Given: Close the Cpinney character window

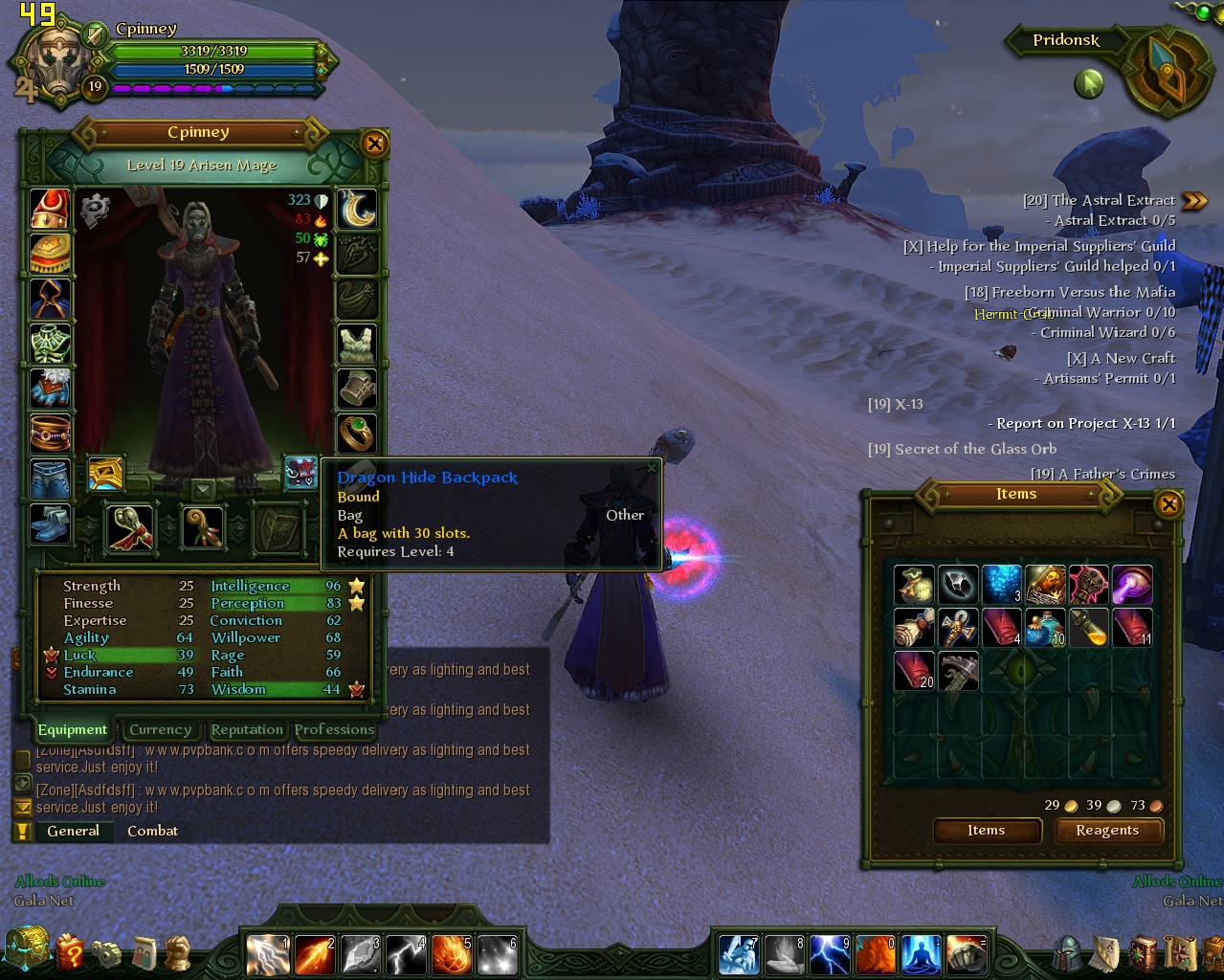Looking at the screenshot, I should [375, 144].
